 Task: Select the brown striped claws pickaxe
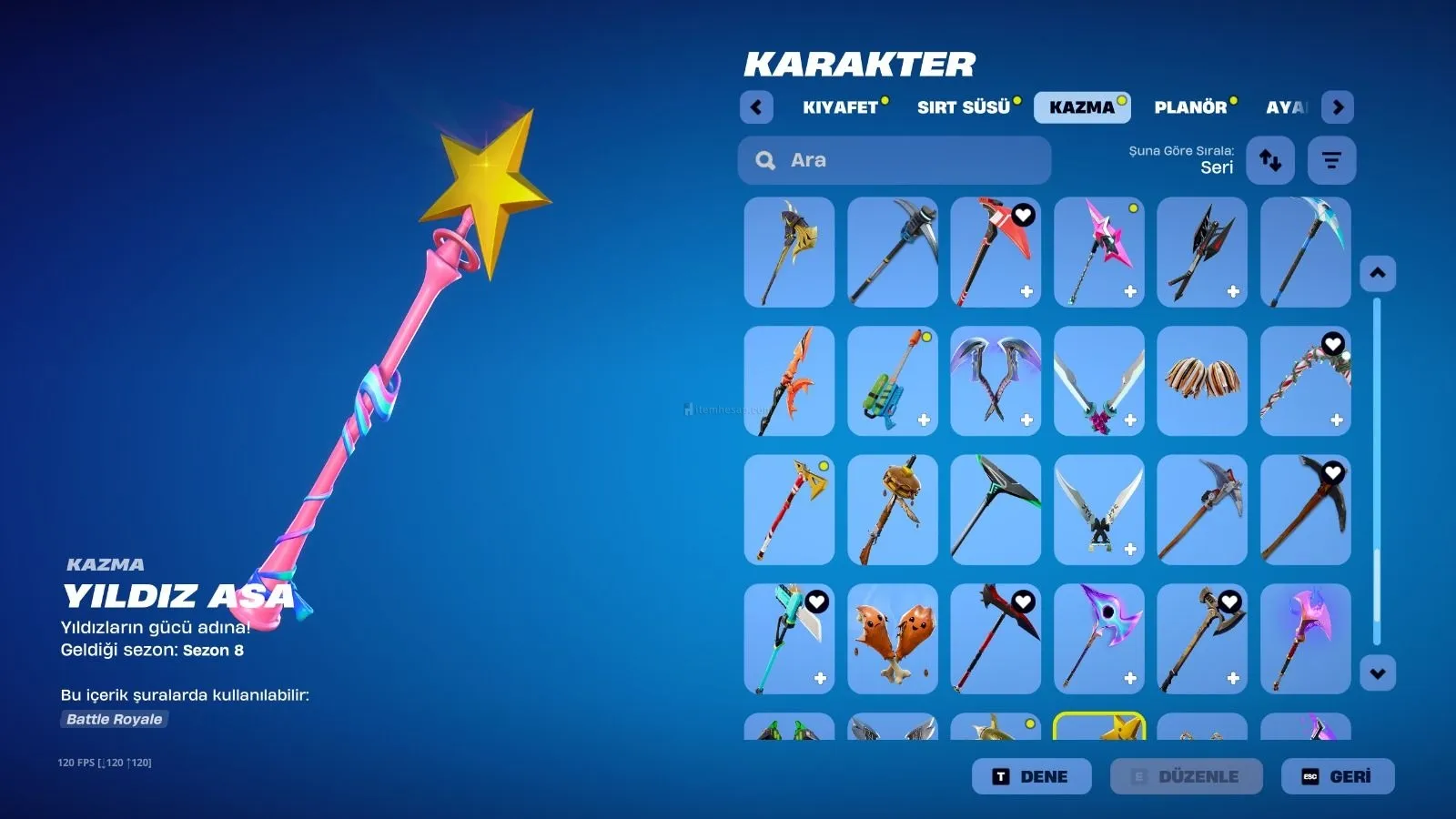(x=1201, y=381)
